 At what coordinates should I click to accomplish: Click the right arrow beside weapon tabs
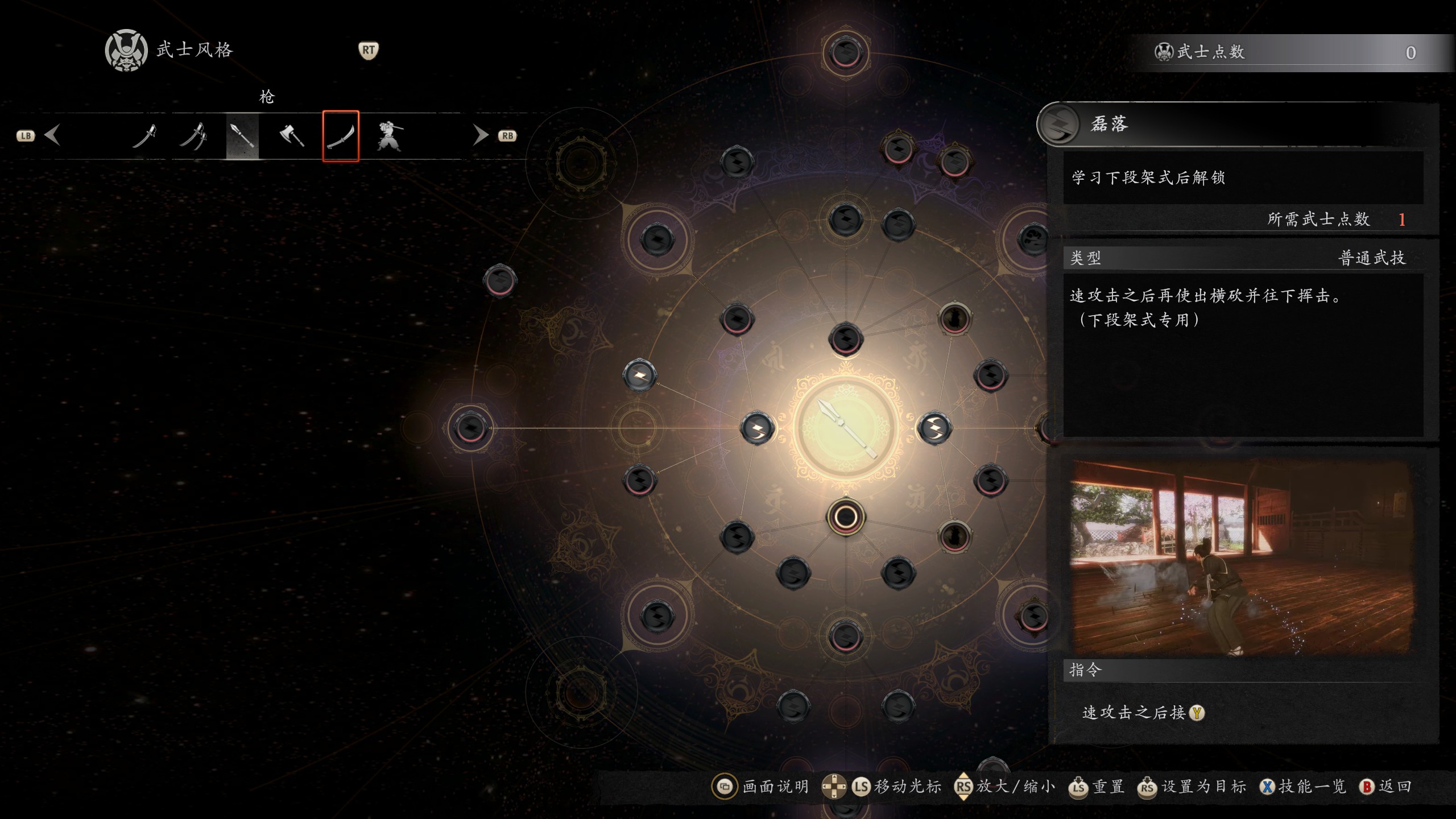click(481, 135)
